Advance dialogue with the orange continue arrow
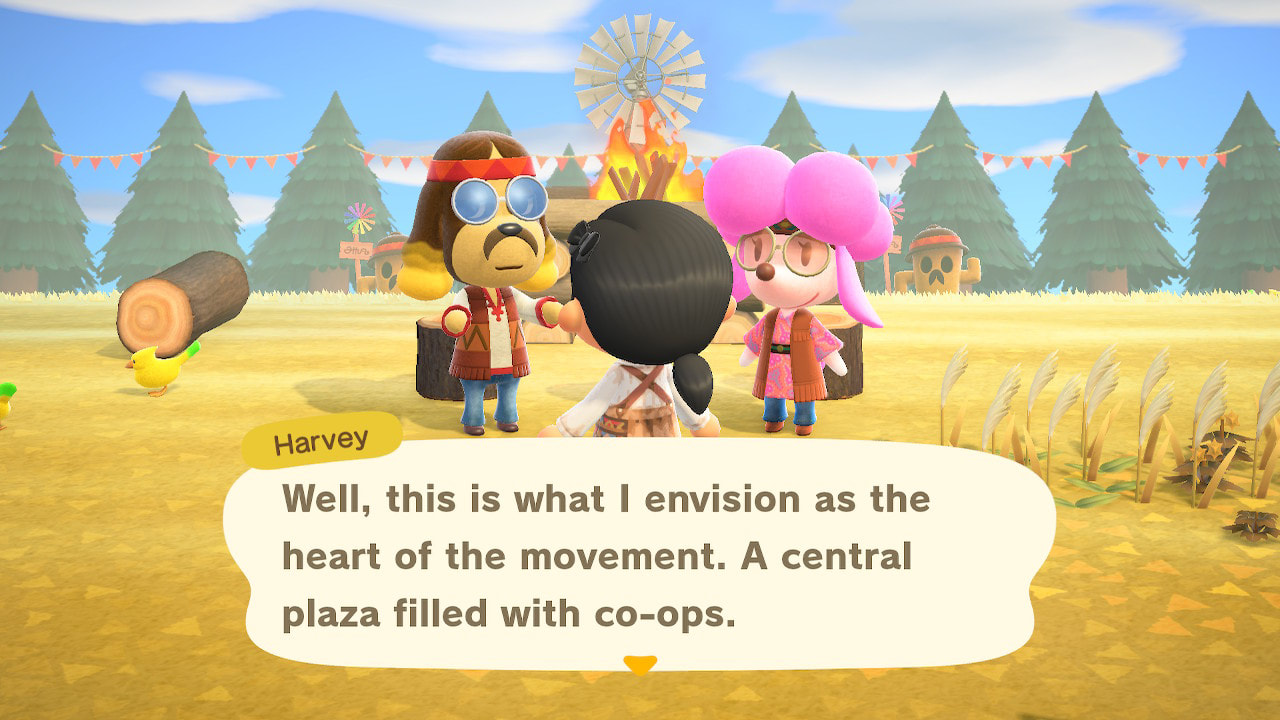 pyautogui.click(x=640, y=664)
